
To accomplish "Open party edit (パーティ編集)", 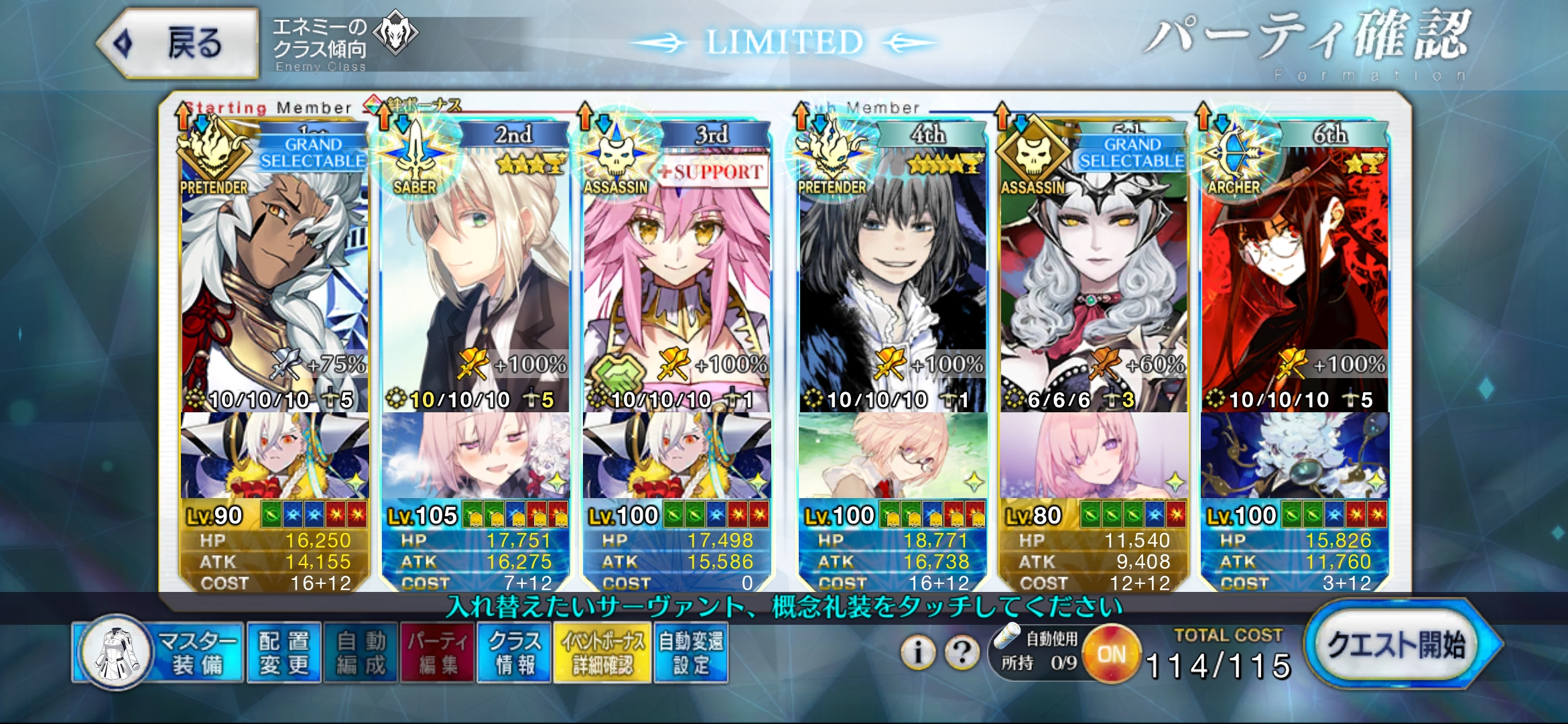I will [438, 652].
